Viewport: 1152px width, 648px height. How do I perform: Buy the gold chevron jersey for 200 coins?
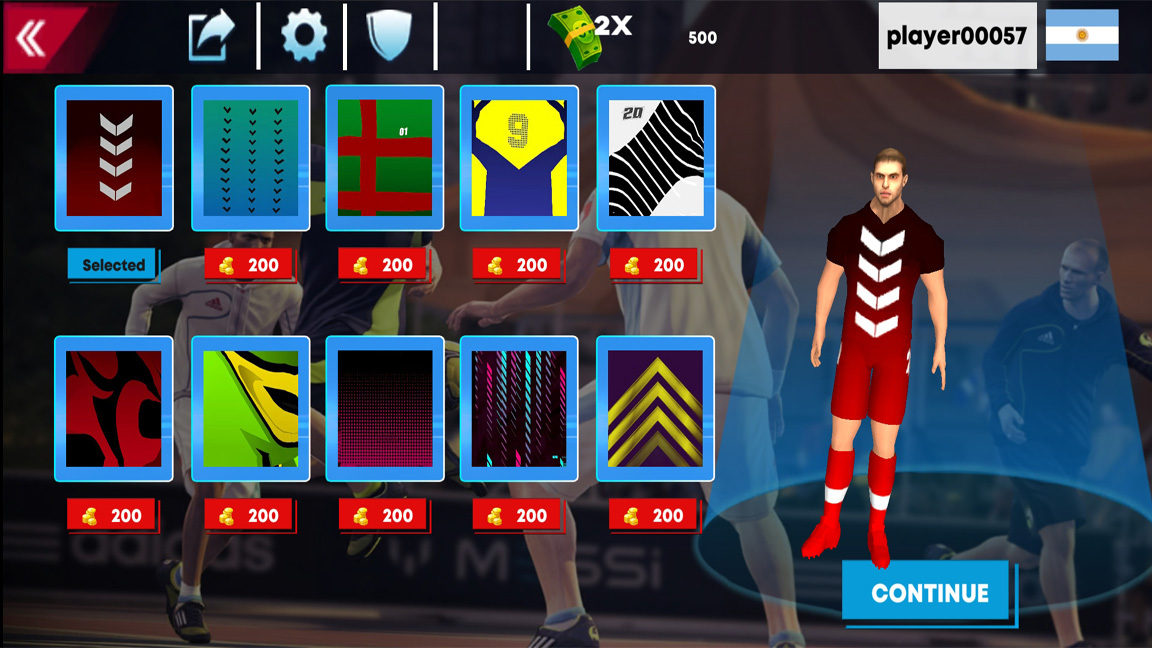coord(654,516)
